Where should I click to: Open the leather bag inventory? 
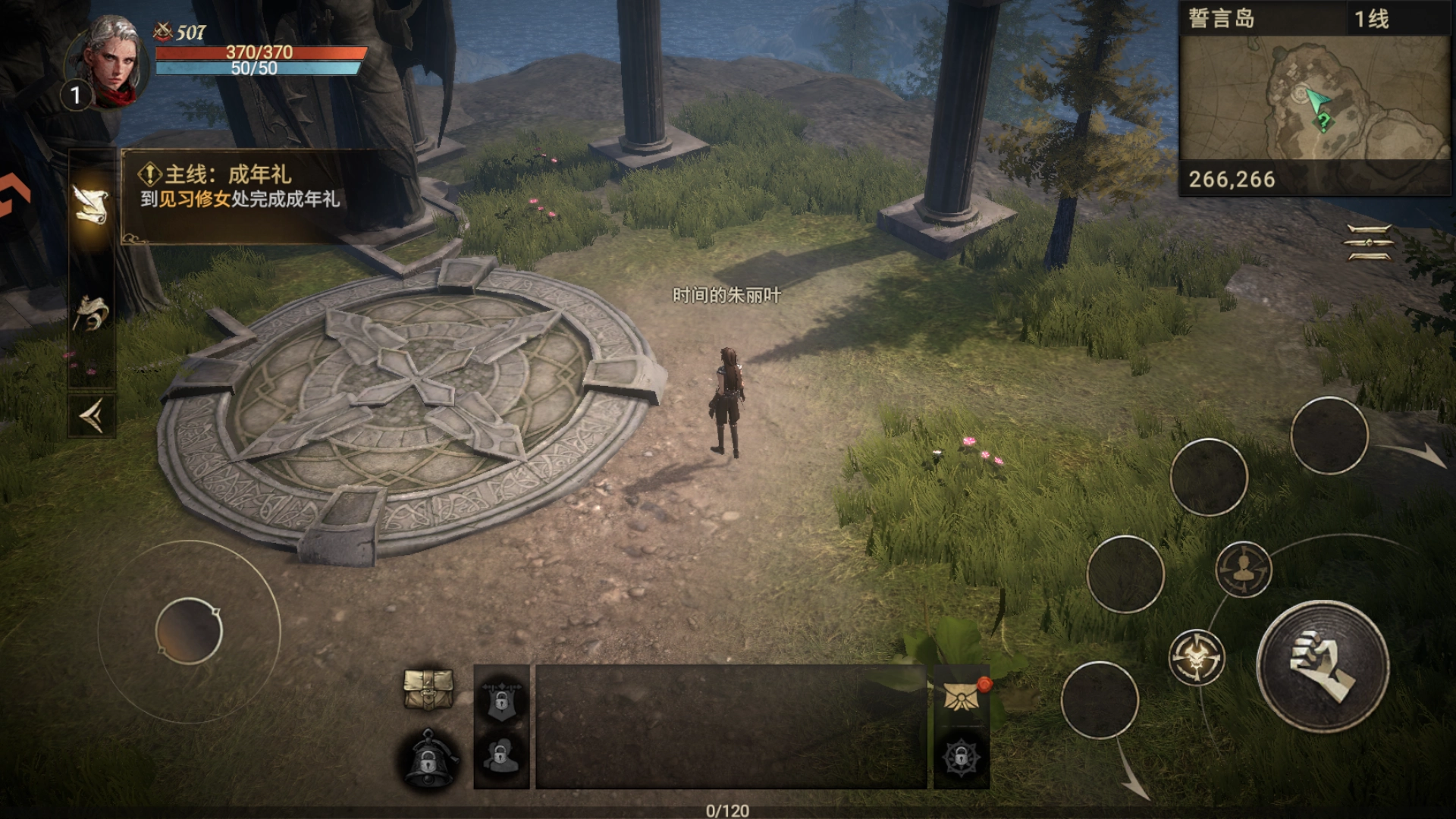[x=428, y=689]
